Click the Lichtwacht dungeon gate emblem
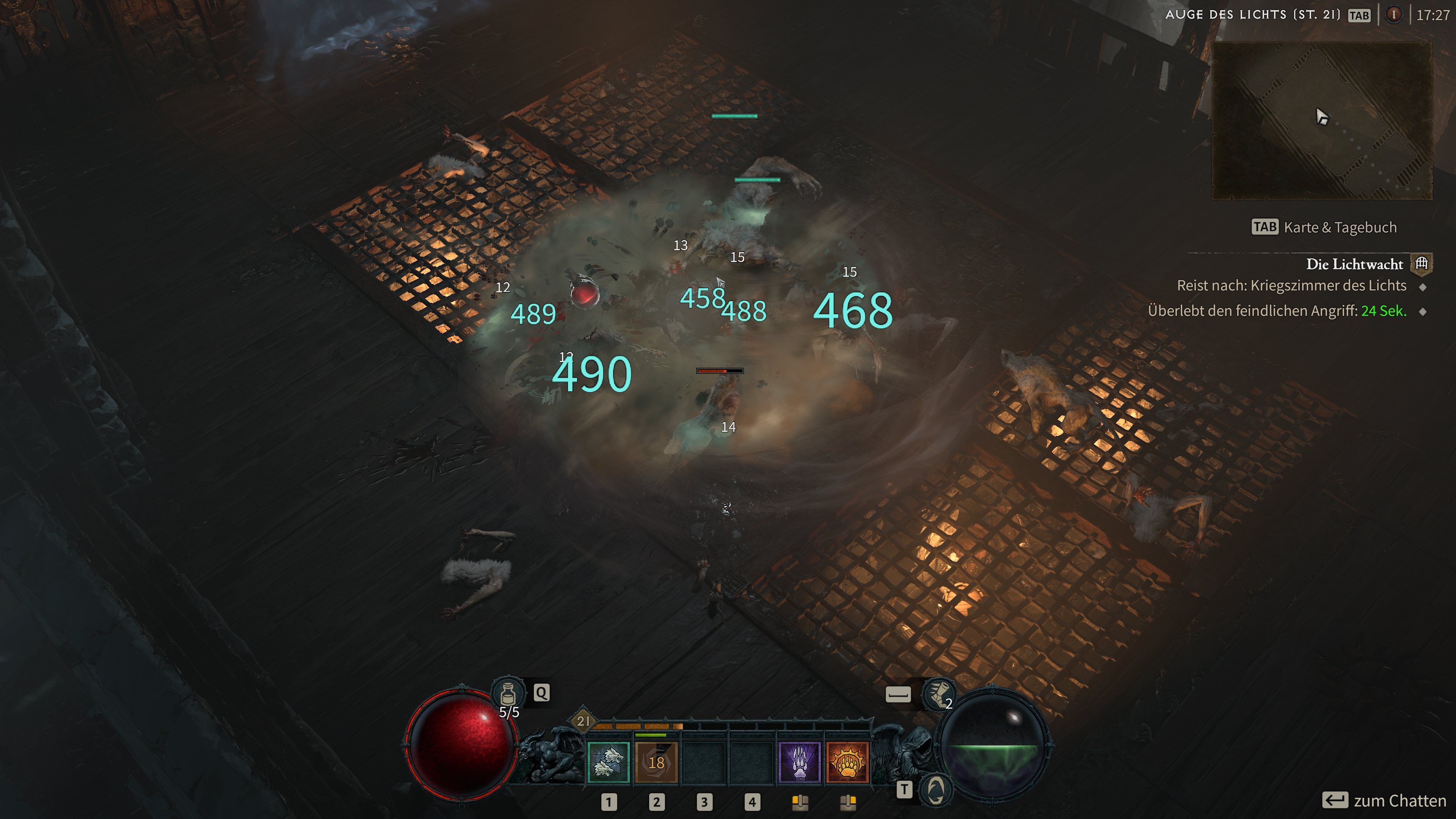The width and height of the screenshot is (1456, 819). click(1421, 264)
